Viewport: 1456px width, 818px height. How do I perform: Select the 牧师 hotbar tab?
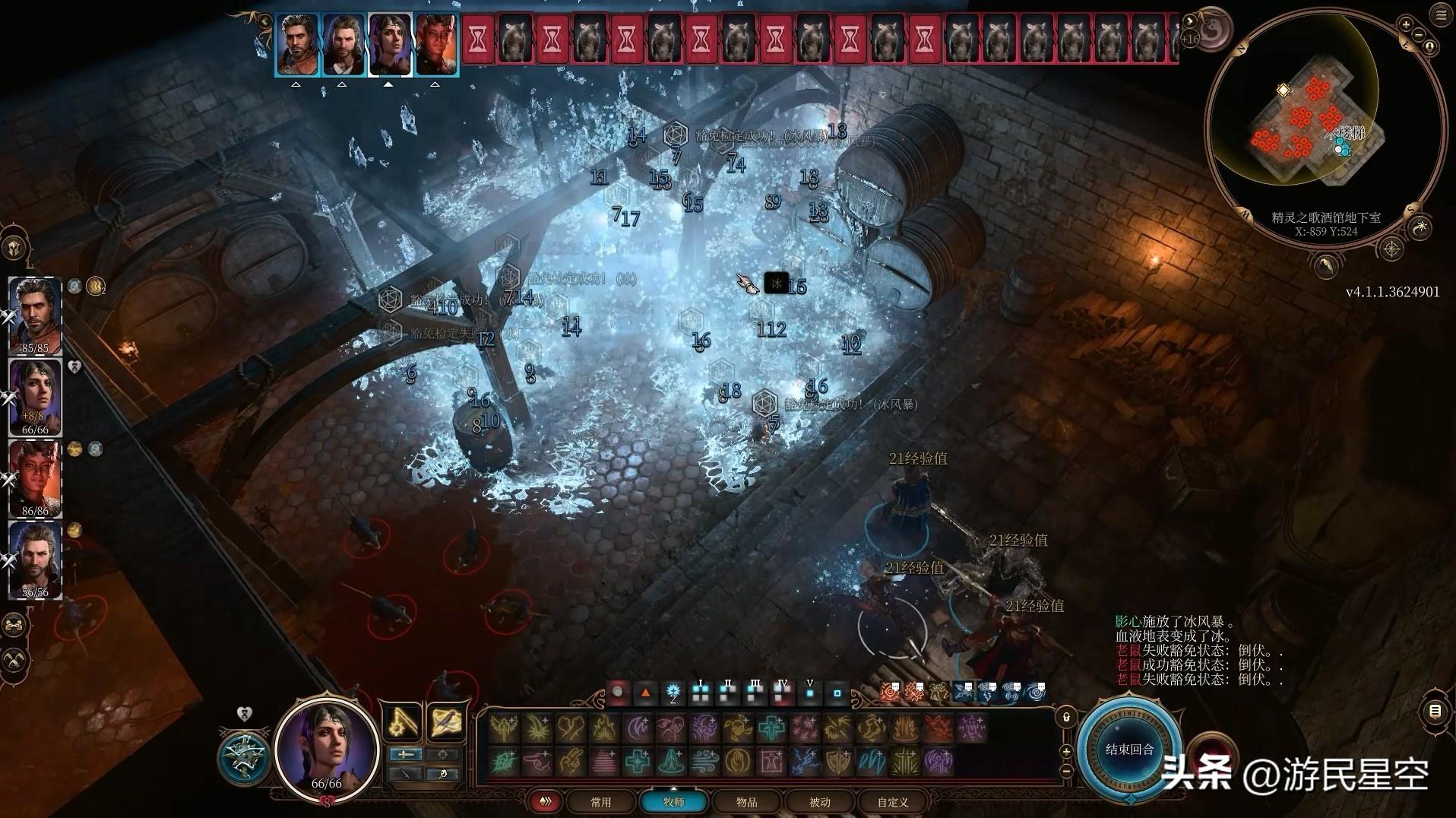click(x=673, y=802)
